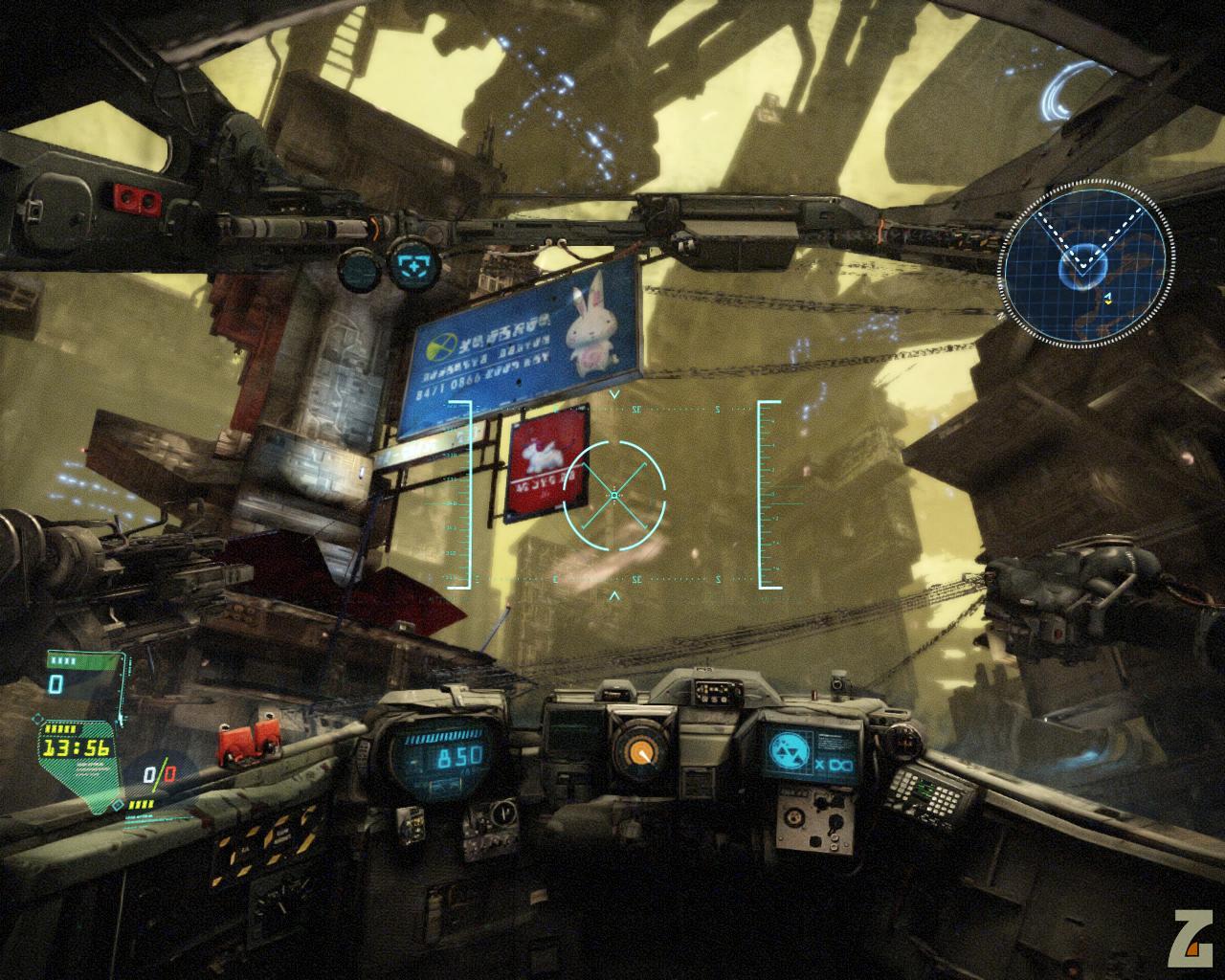This screenshot has height=980, width=1225.
Task: Select the yellow marker on the radar
Action: 1107,298
